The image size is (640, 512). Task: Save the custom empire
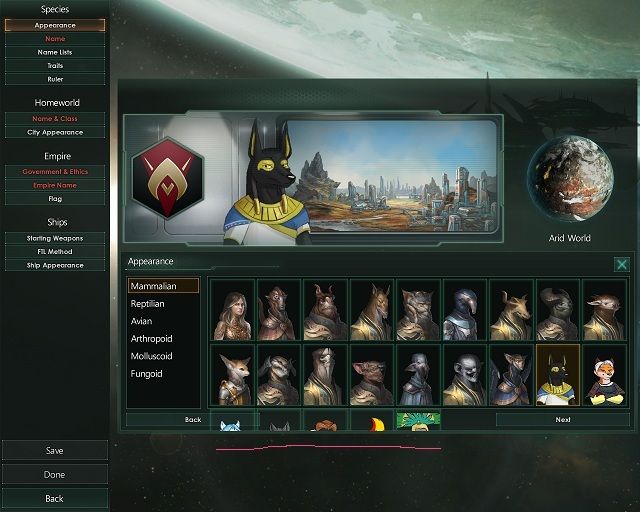(54, 451)
